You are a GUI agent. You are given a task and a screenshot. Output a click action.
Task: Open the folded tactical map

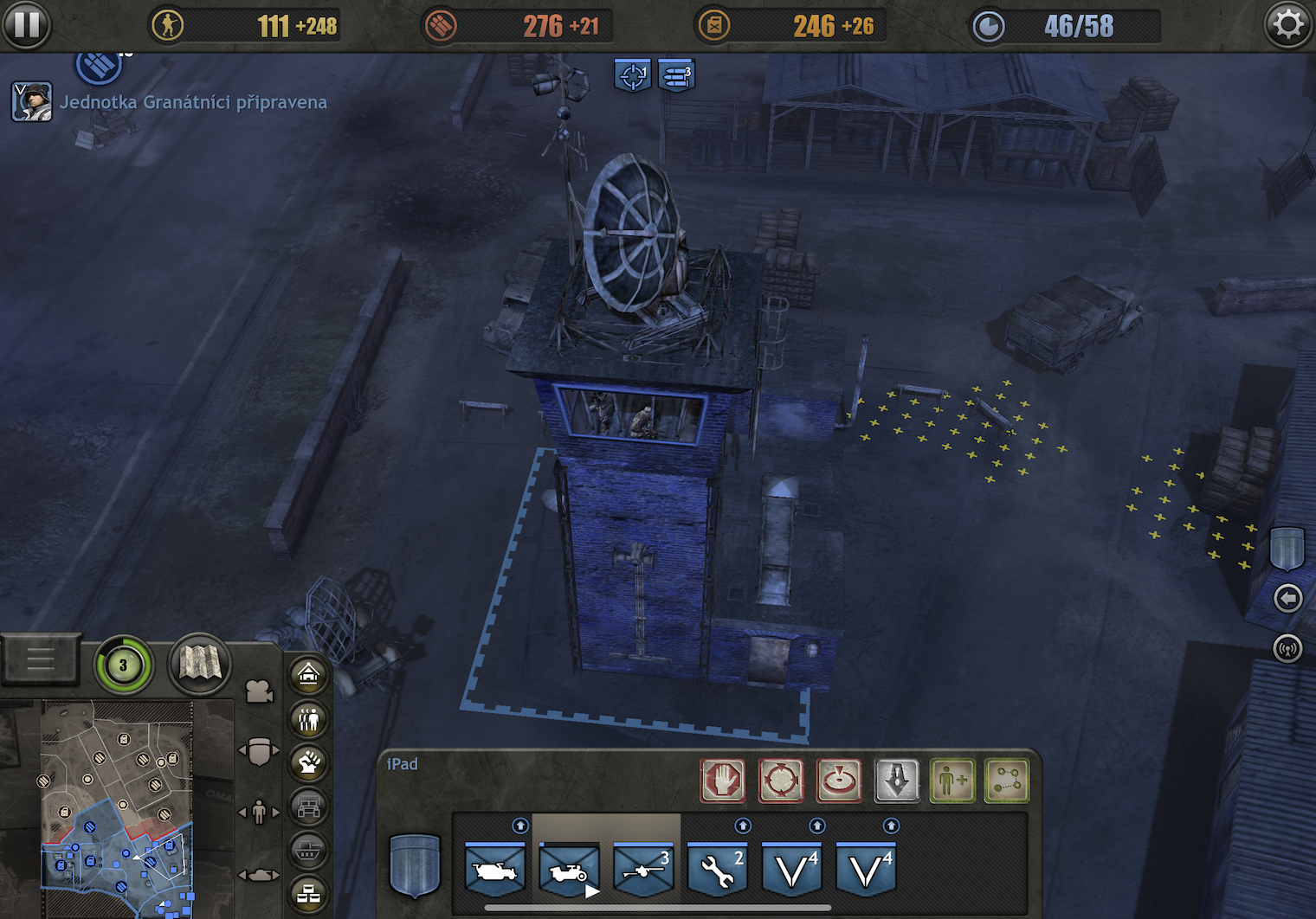coord(199,664)
